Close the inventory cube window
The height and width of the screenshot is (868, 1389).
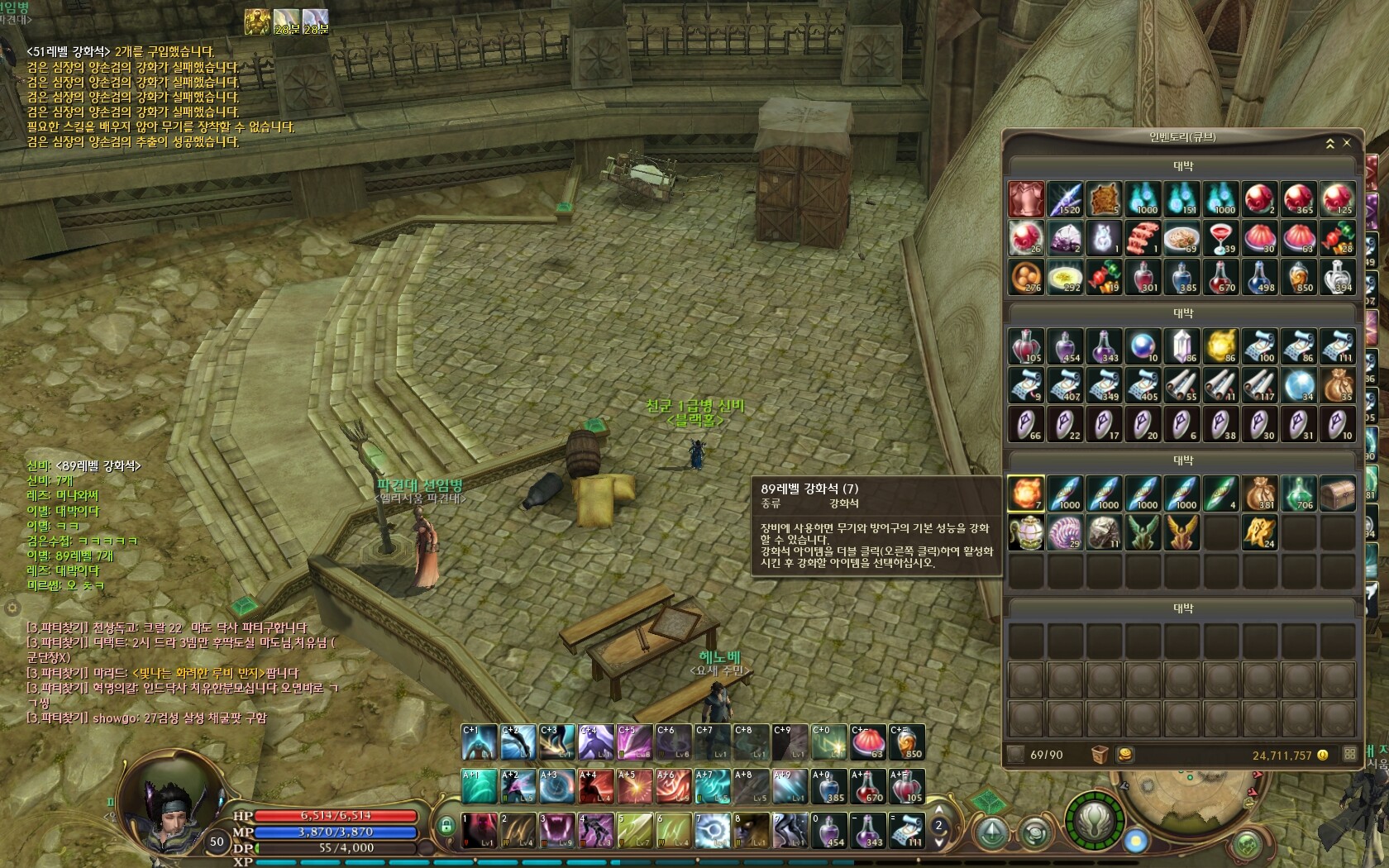coord(1347,143)
